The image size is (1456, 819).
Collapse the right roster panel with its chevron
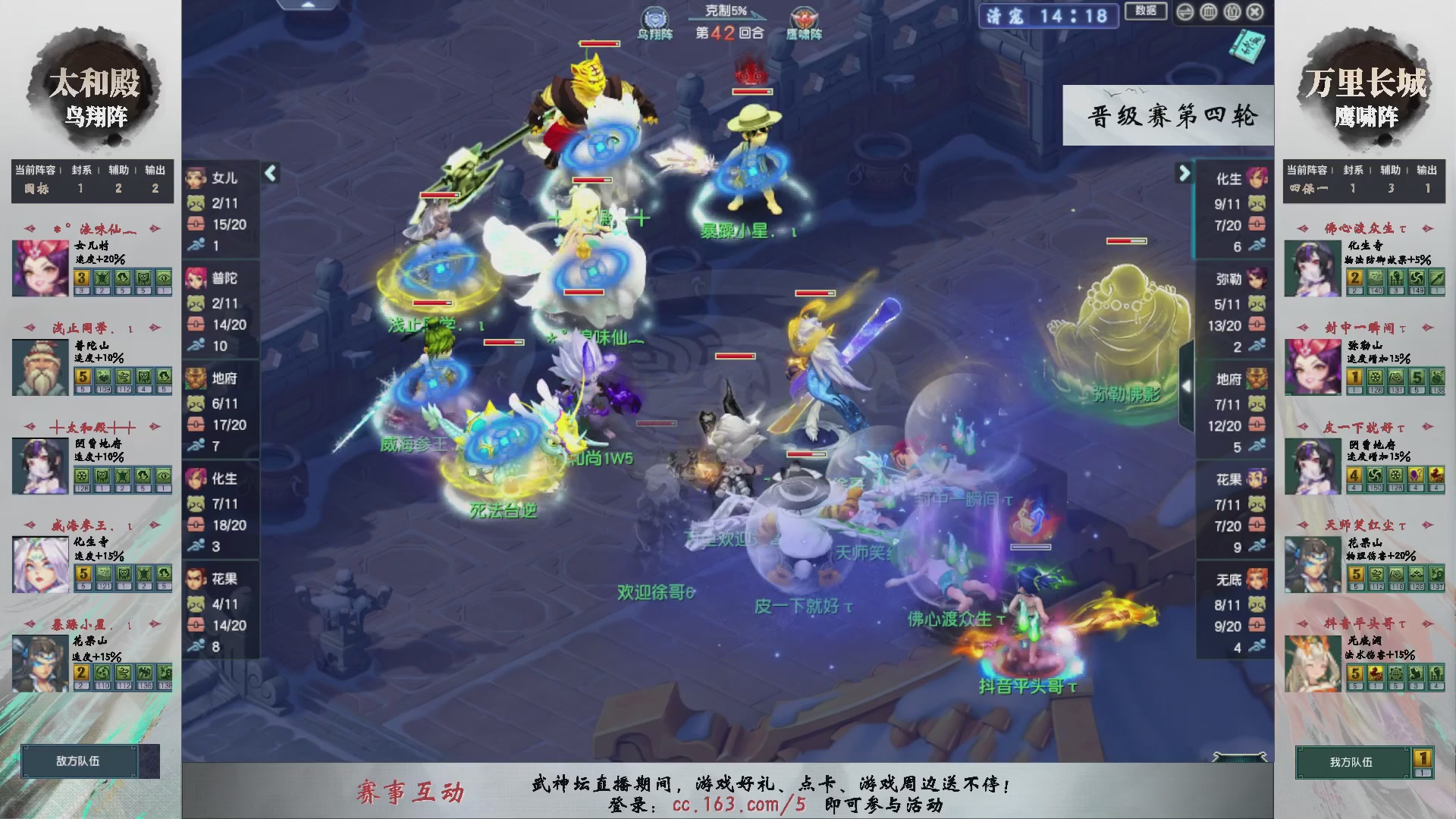[x=1184, y=173]
